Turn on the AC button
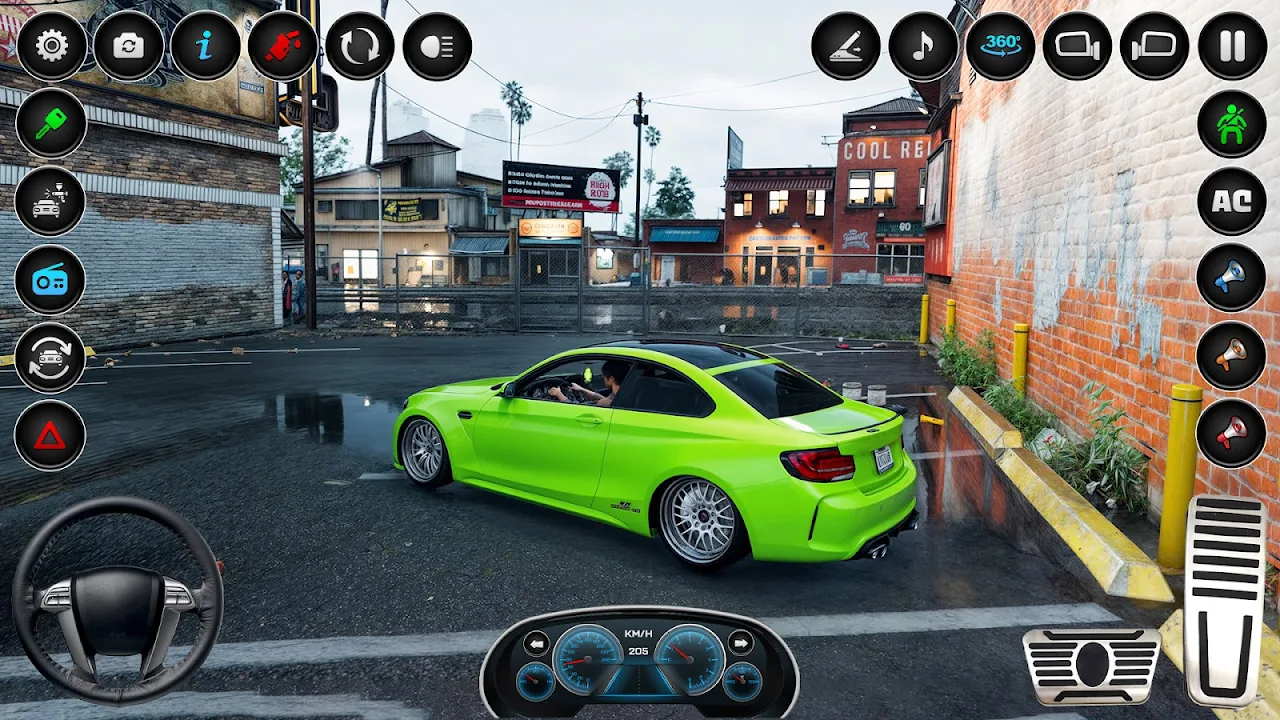The width and height of the screenshot is (1280, 720). click(x=1232, y=201)
